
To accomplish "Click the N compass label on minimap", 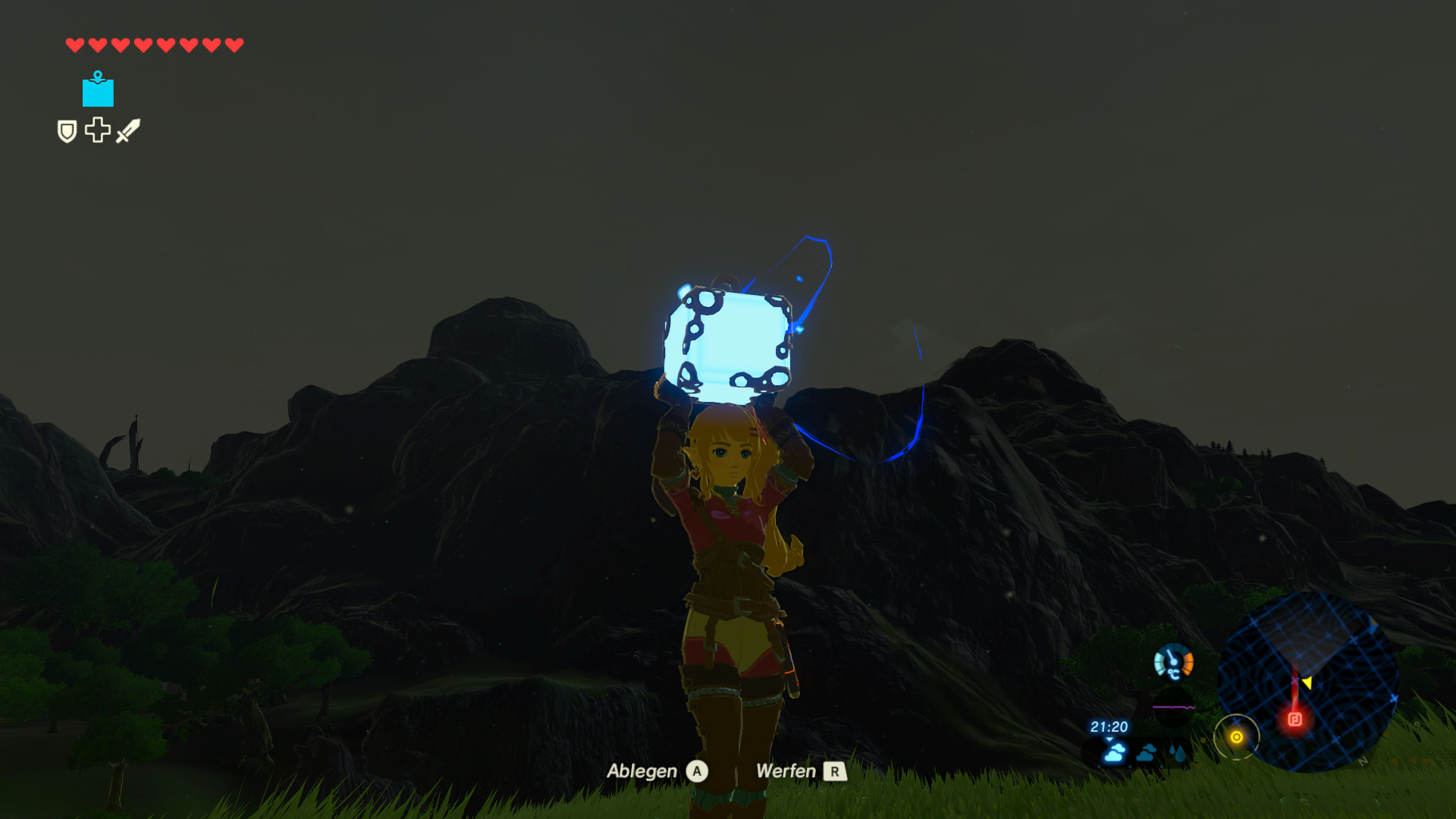I will (1363, 762).
